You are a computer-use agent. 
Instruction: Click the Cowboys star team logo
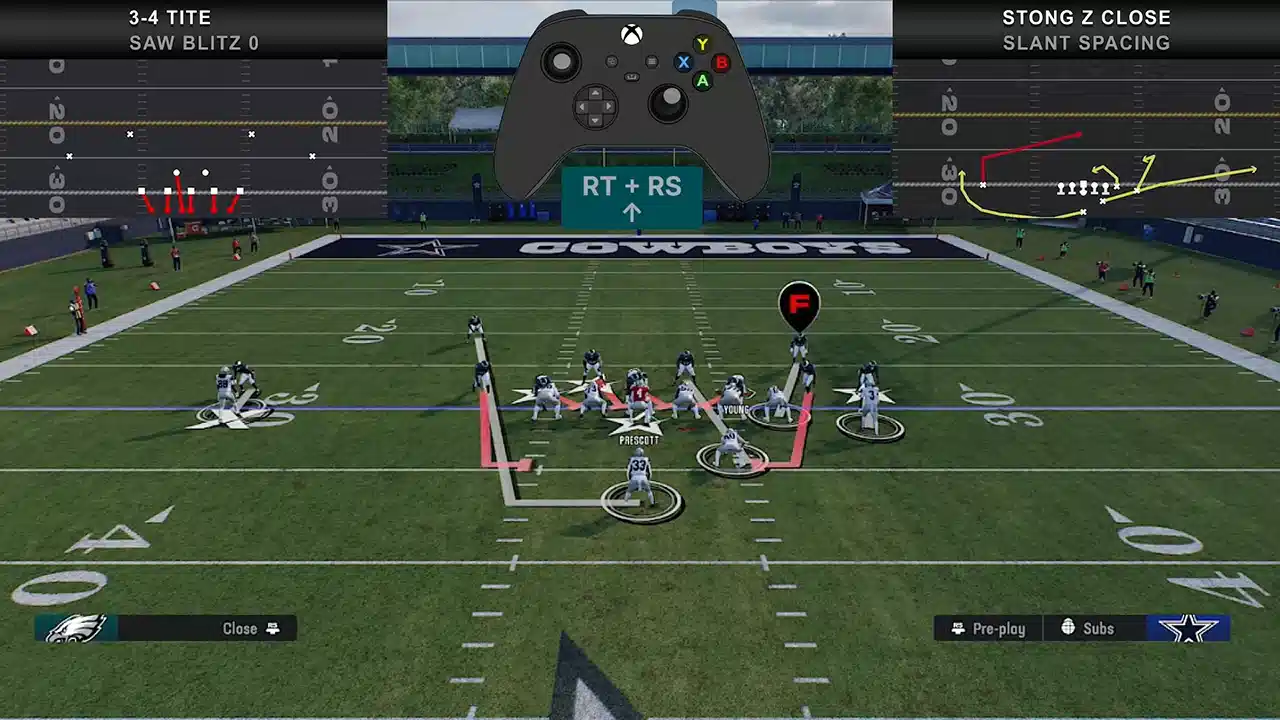click(1188, 628)
